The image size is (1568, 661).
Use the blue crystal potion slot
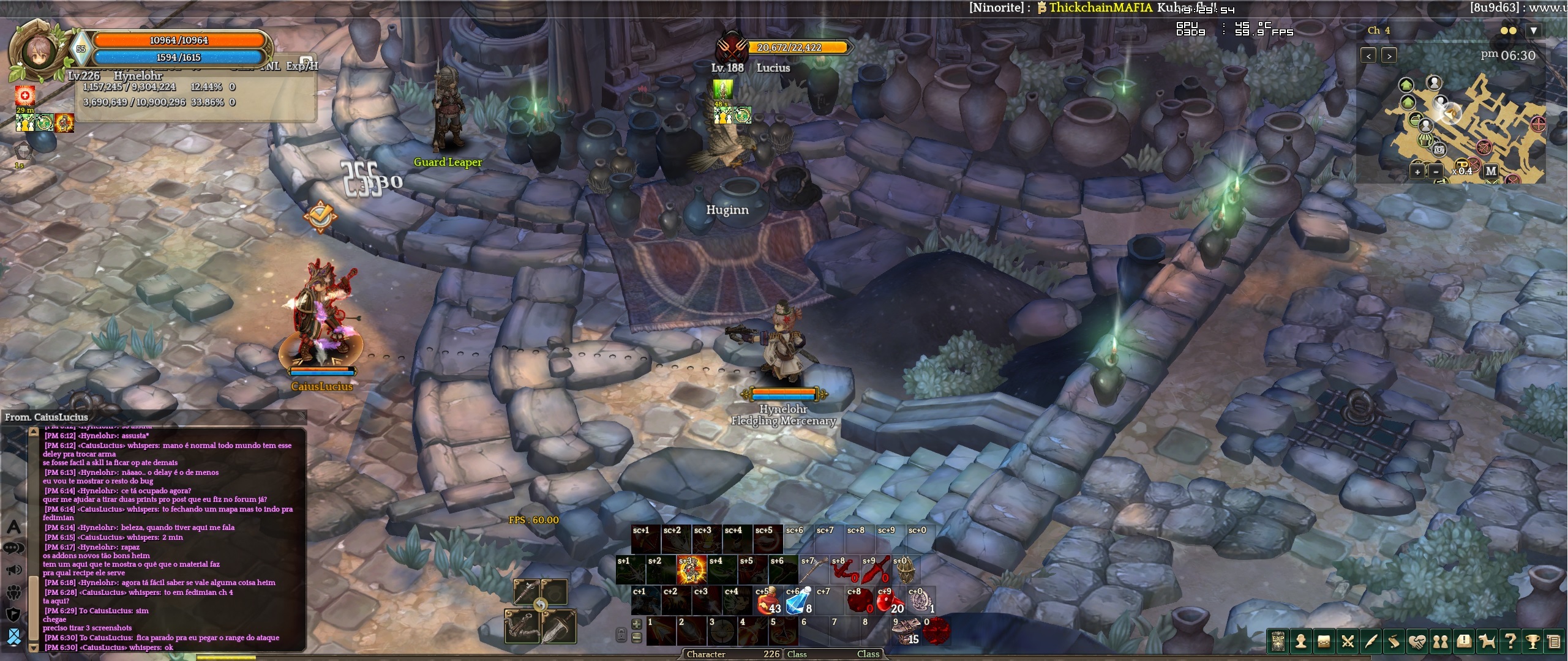798,600
